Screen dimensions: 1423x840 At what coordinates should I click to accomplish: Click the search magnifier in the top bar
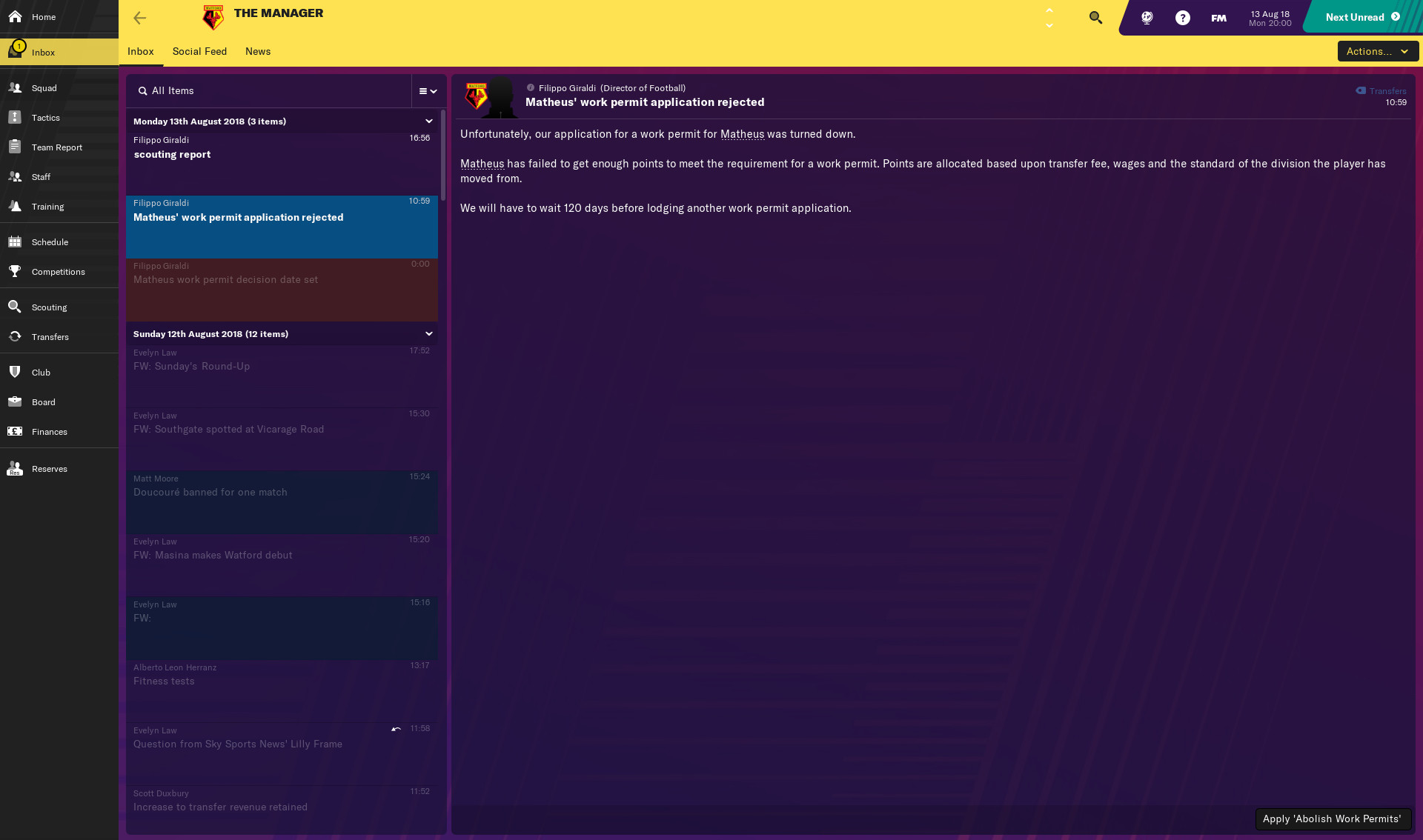1095,17
